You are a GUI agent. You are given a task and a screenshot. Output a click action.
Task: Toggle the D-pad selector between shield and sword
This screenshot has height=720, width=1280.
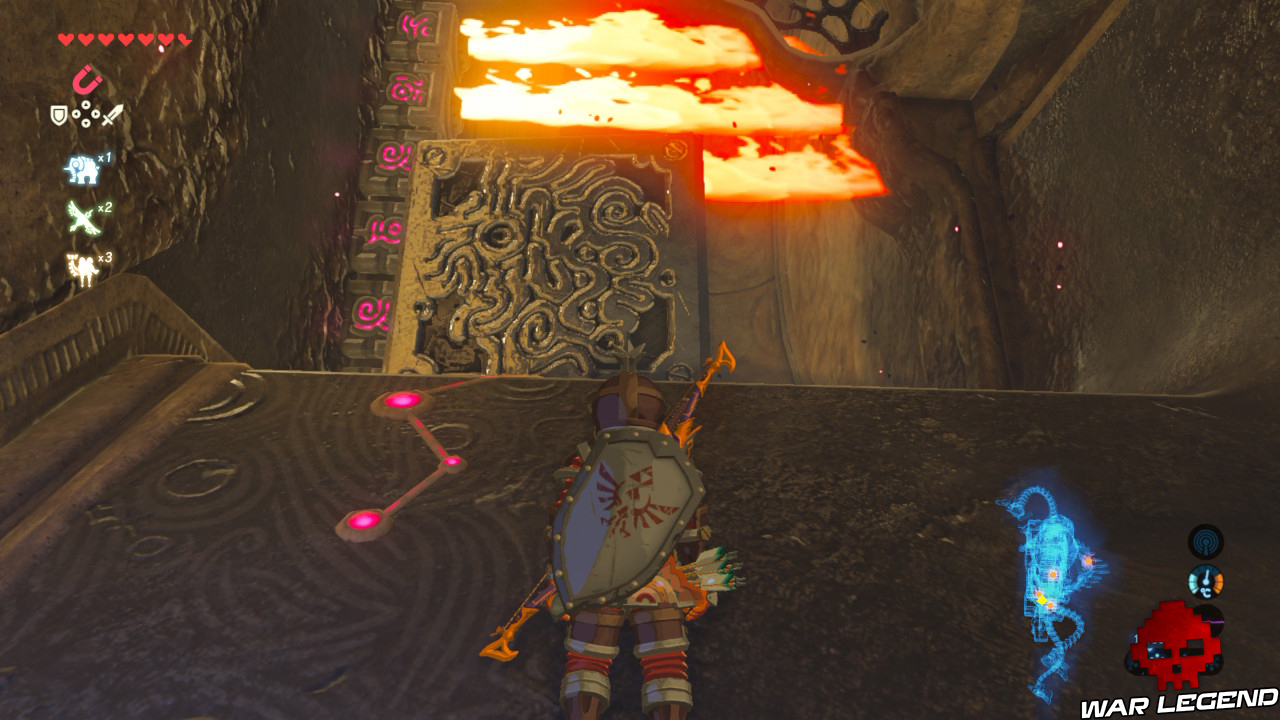tap(85, 113)
